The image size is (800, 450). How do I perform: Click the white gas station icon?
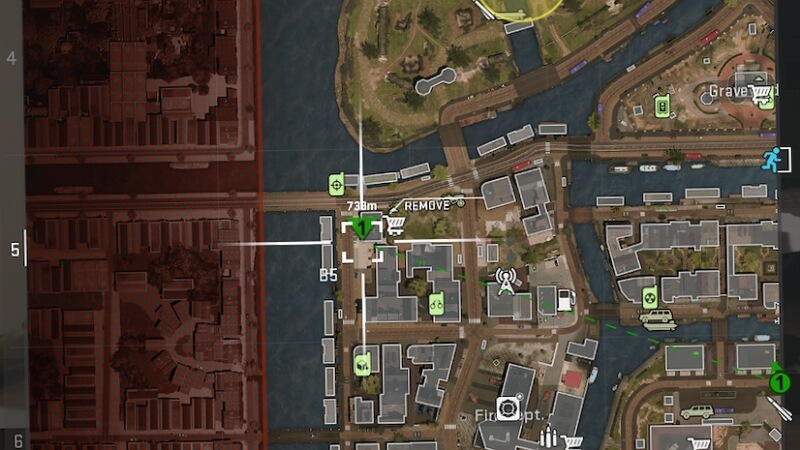tap(566, 299)
